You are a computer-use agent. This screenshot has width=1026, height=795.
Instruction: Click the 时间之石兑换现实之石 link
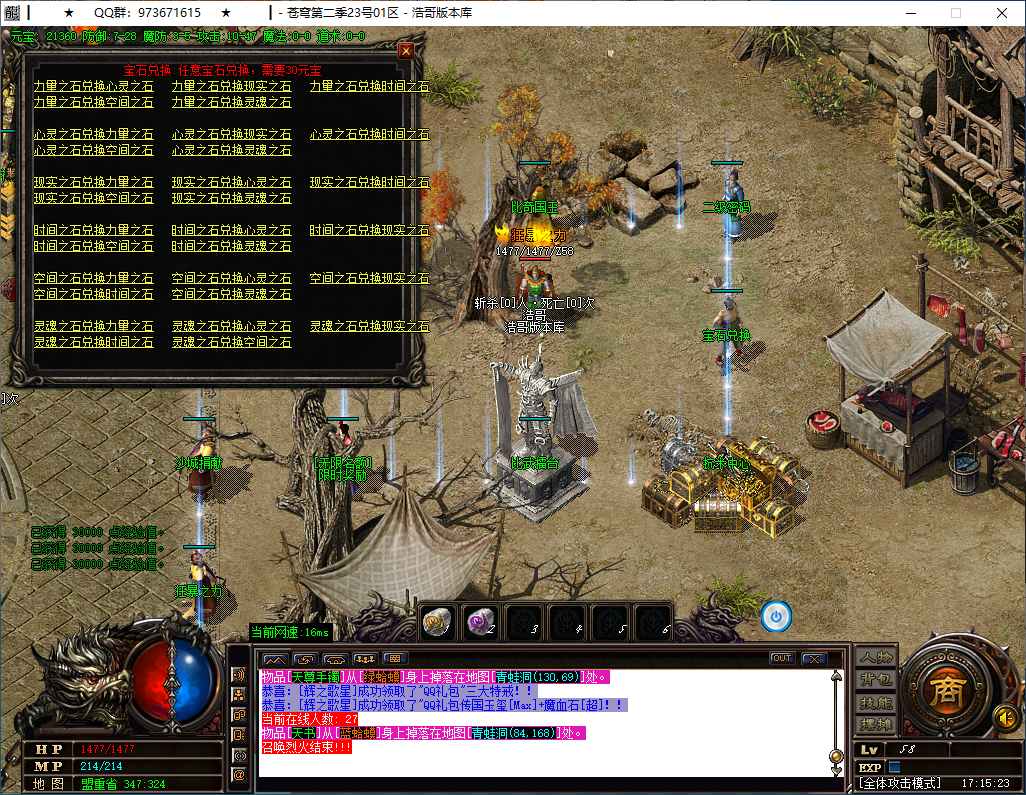point(369,231)
